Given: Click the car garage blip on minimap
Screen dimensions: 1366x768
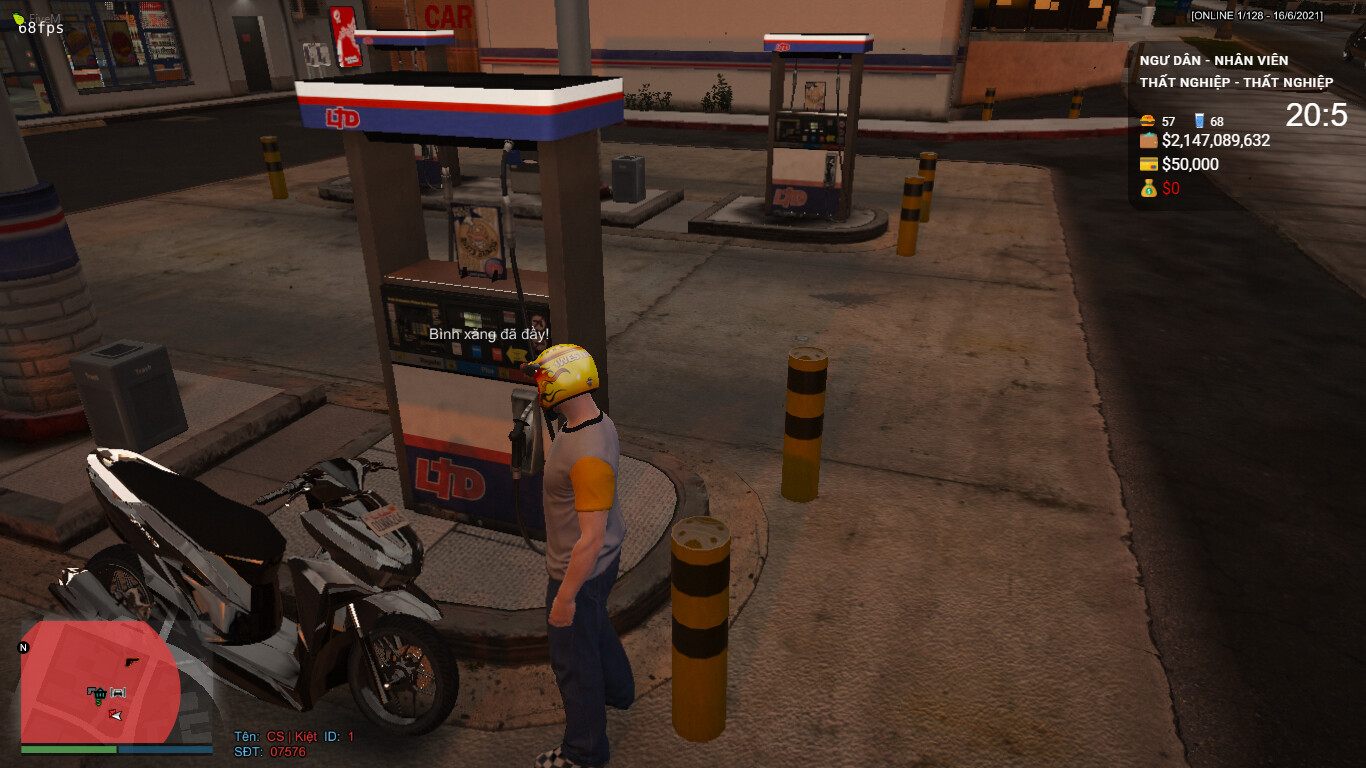Looking at the screenshot, I should tap(118, 691).
